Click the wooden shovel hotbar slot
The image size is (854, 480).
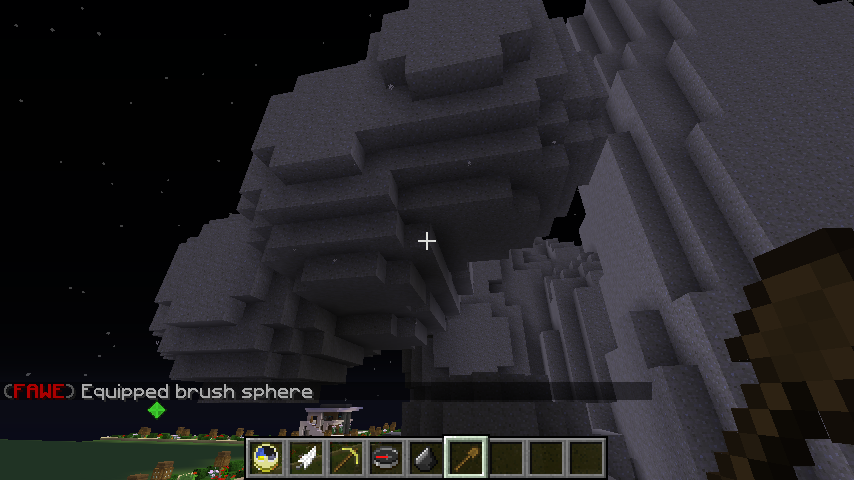466,458
